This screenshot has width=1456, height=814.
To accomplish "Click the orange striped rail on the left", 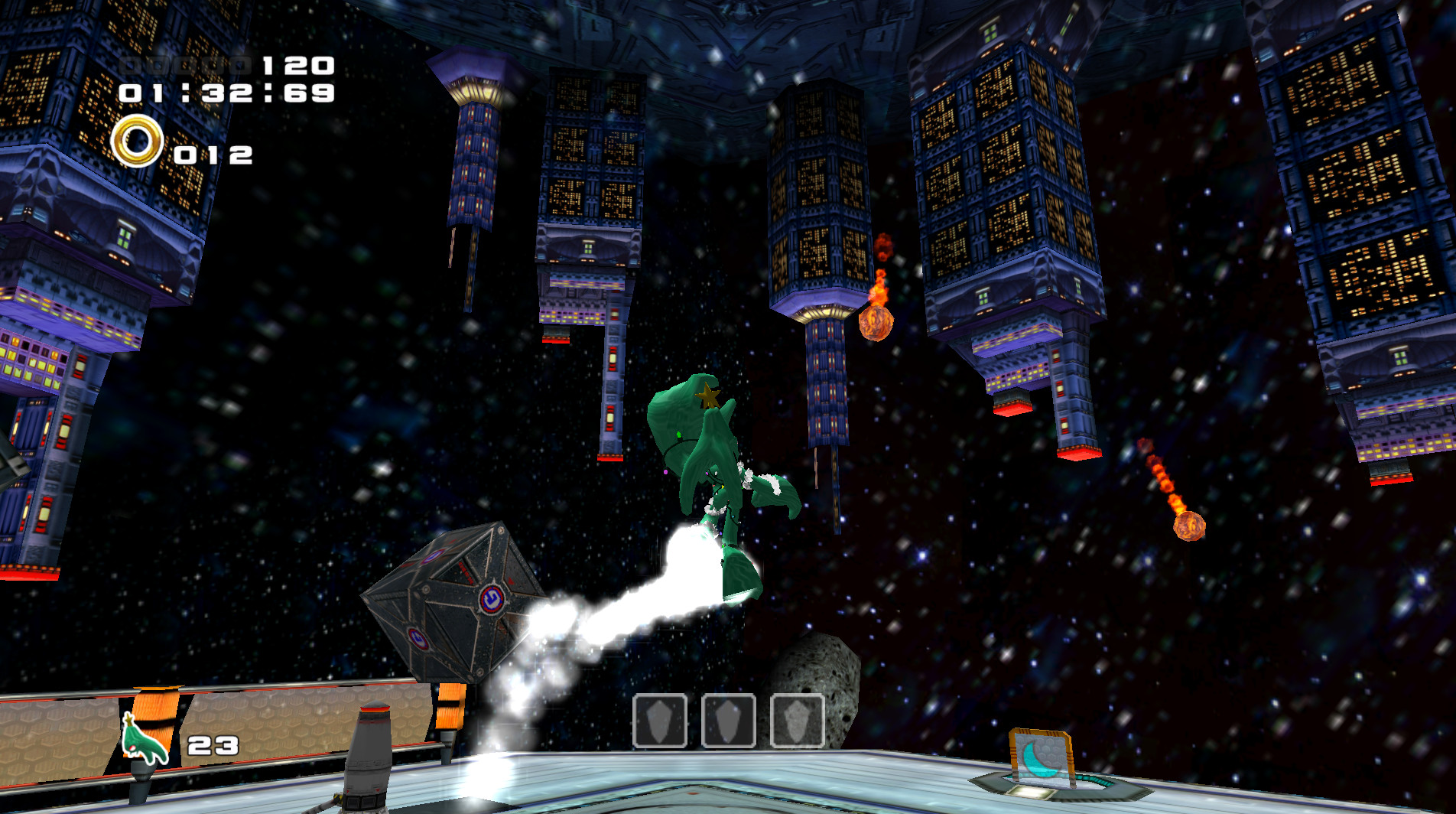I will coord(153,708).
